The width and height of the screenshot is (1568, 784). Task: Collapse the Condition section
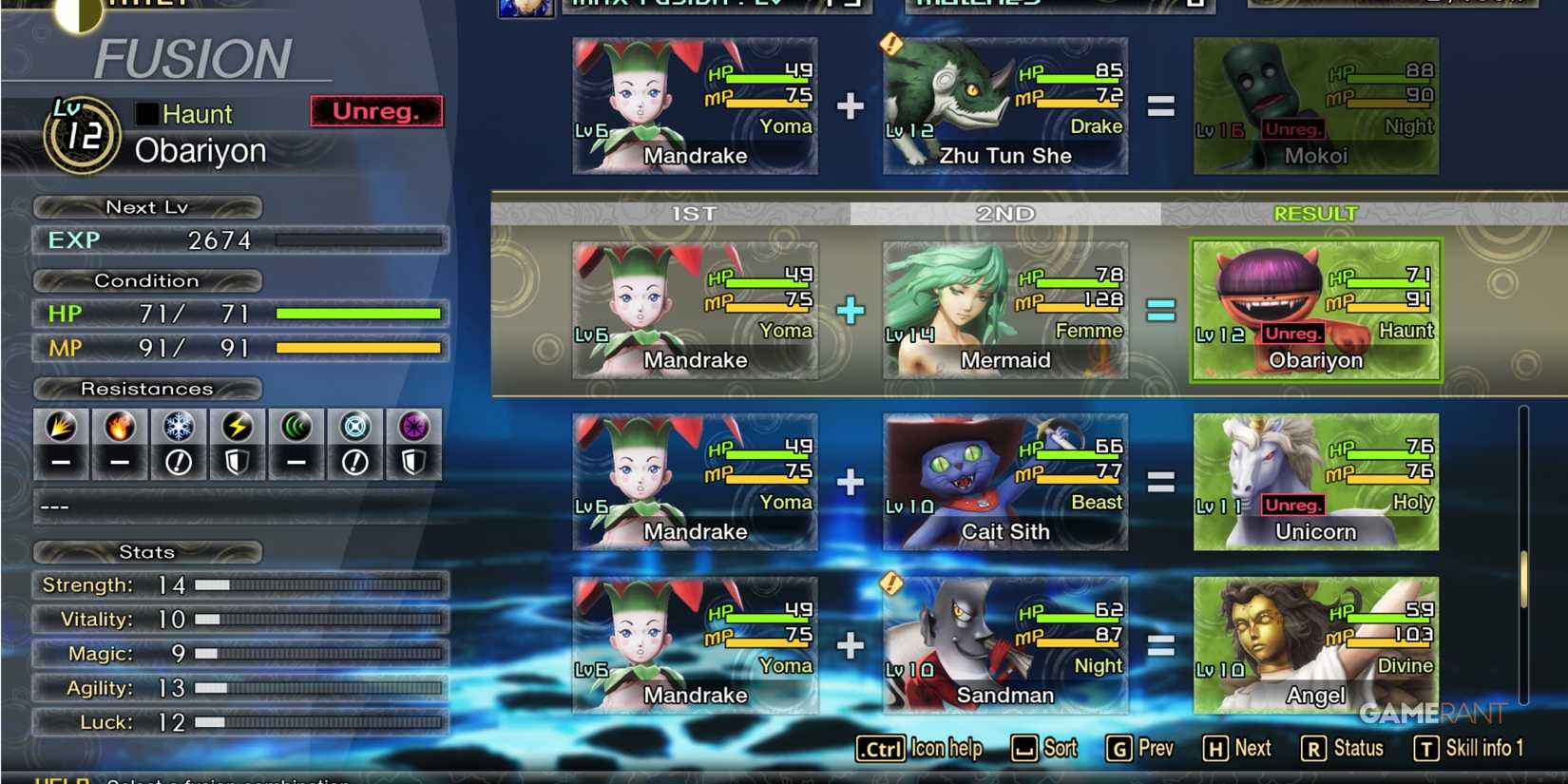[x=147, y=280]
